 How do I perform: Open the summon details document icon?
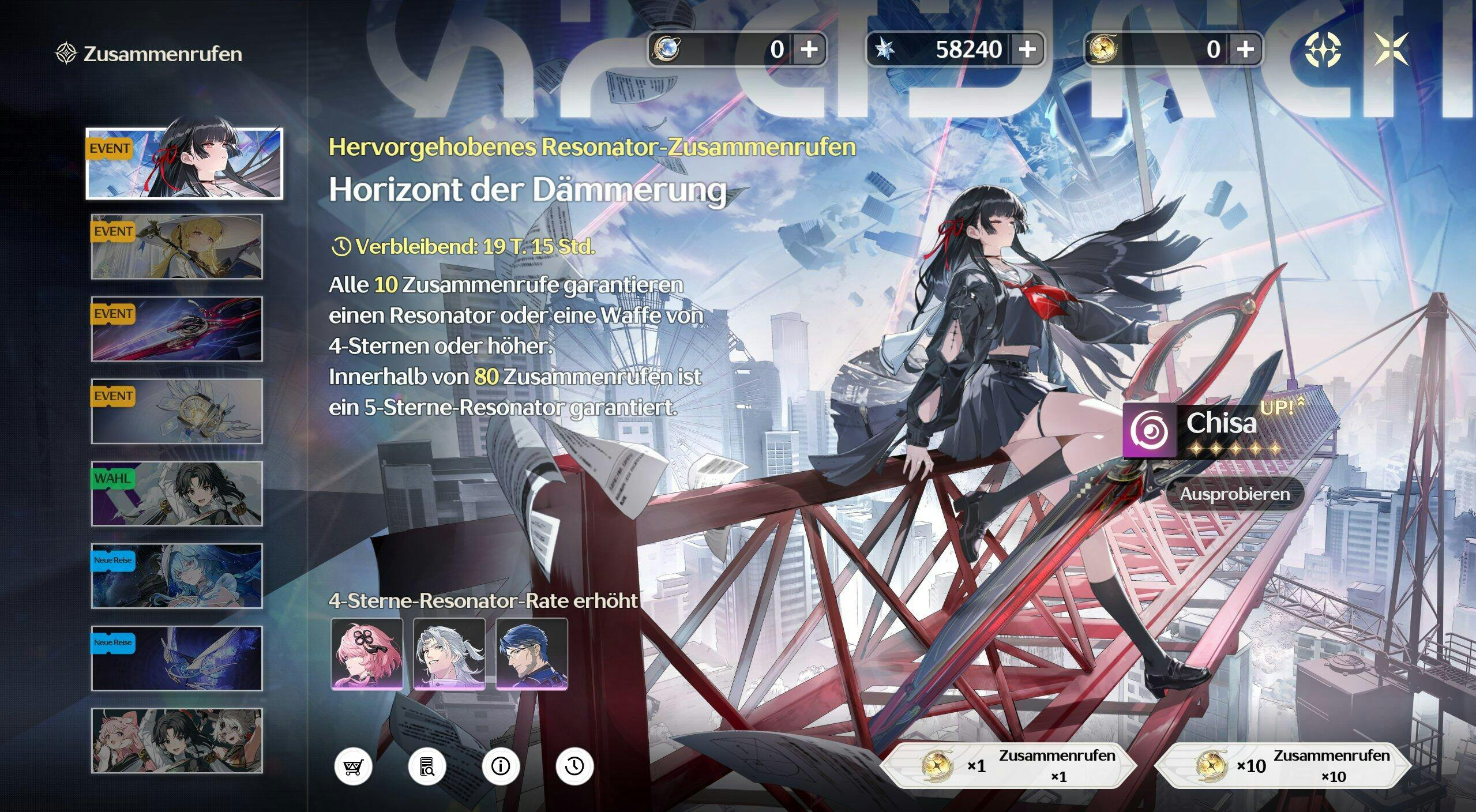click(x=427, y=766)
